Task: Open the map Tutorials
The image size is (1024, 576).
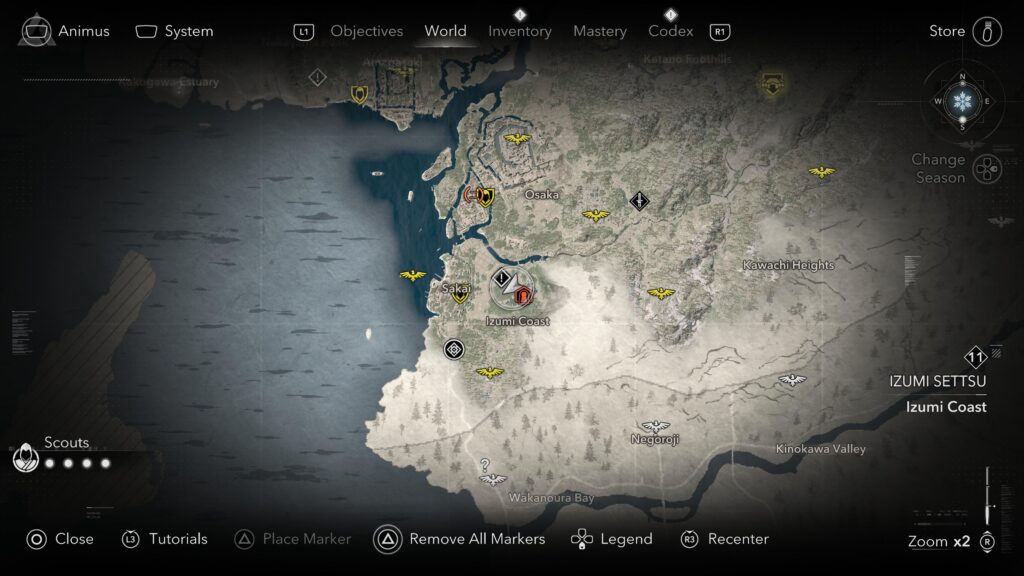Action: pyautogui.click(x=165, y=539)
